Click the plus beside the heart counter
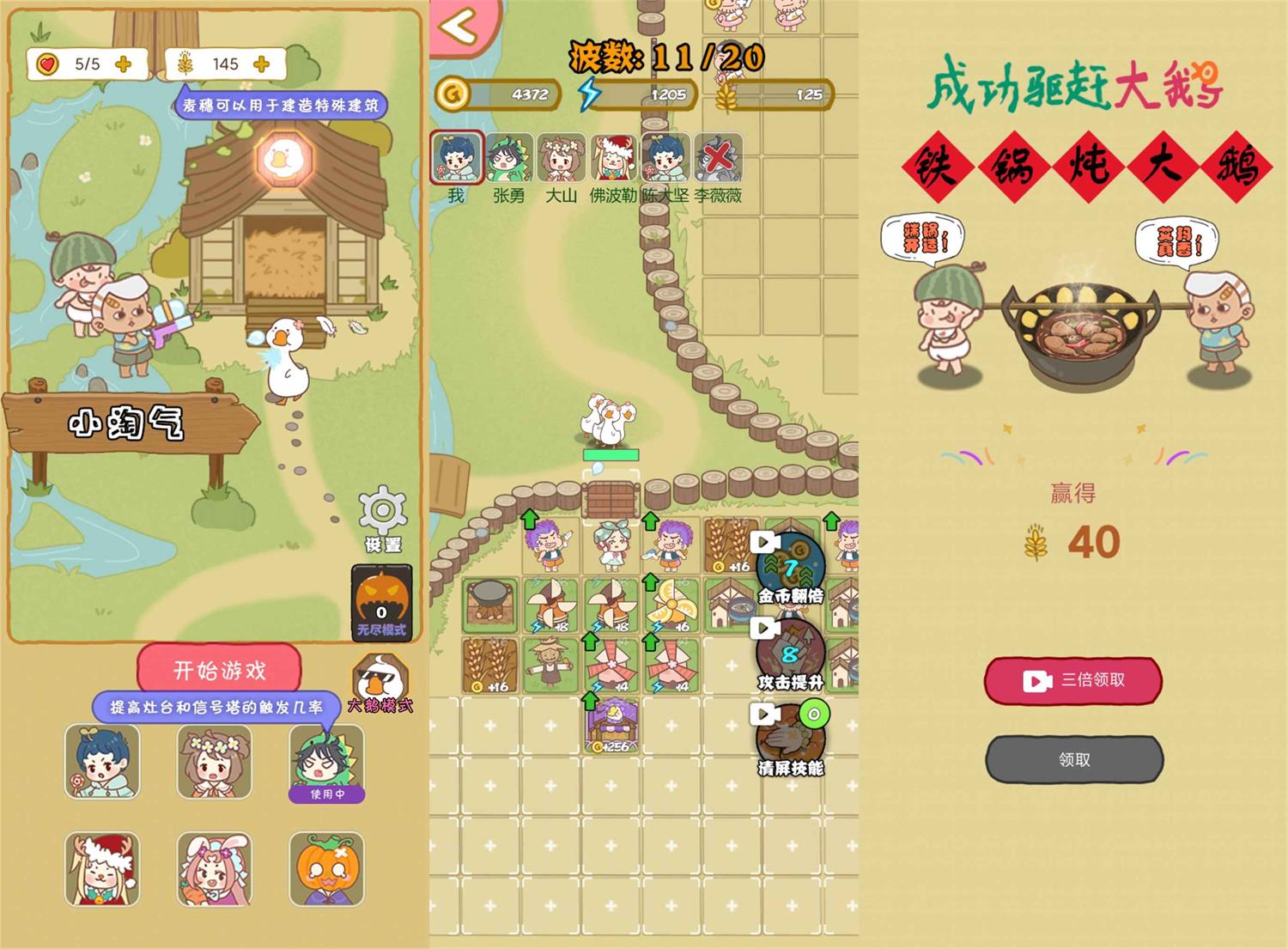The width and height of the screenshot is (1288, 949). pos(122,63)
